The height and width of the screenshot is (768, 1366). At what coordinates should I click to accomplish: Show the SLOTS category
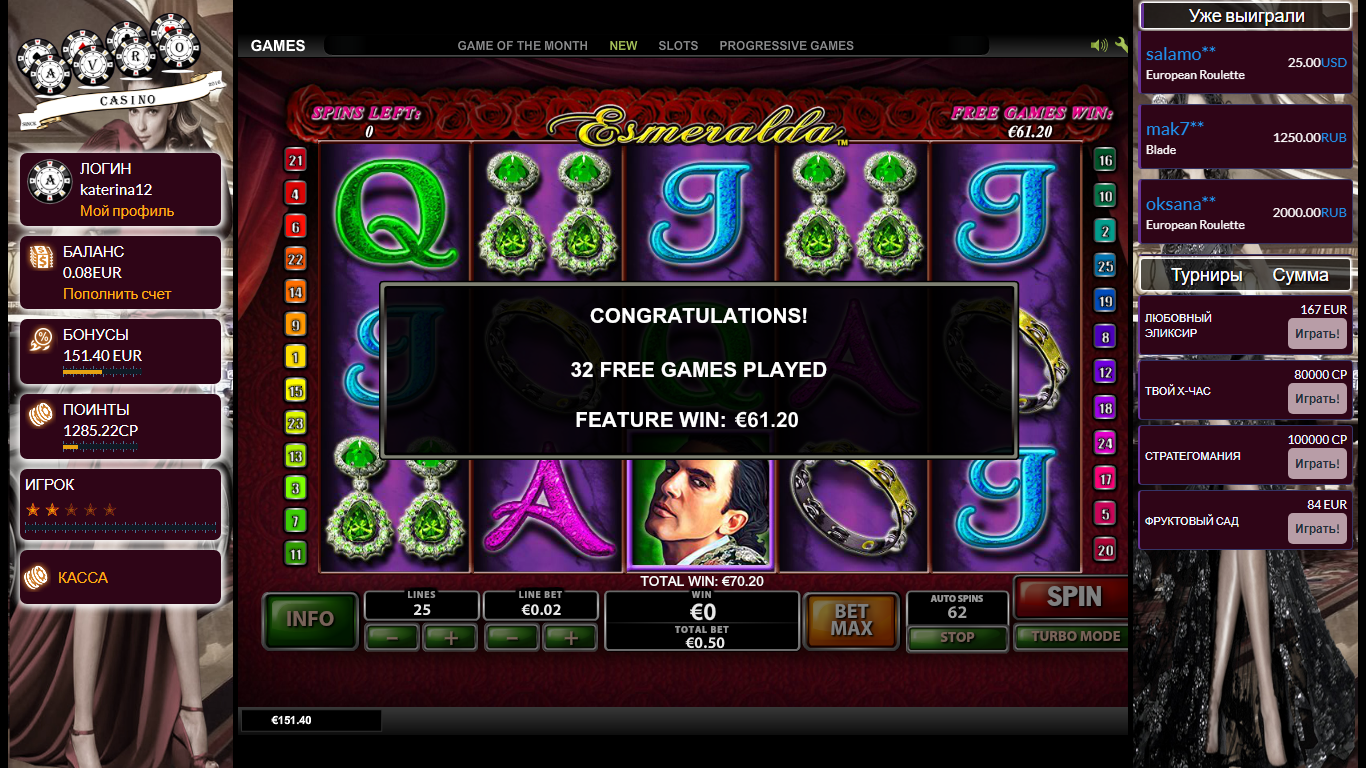pos(678,46)
